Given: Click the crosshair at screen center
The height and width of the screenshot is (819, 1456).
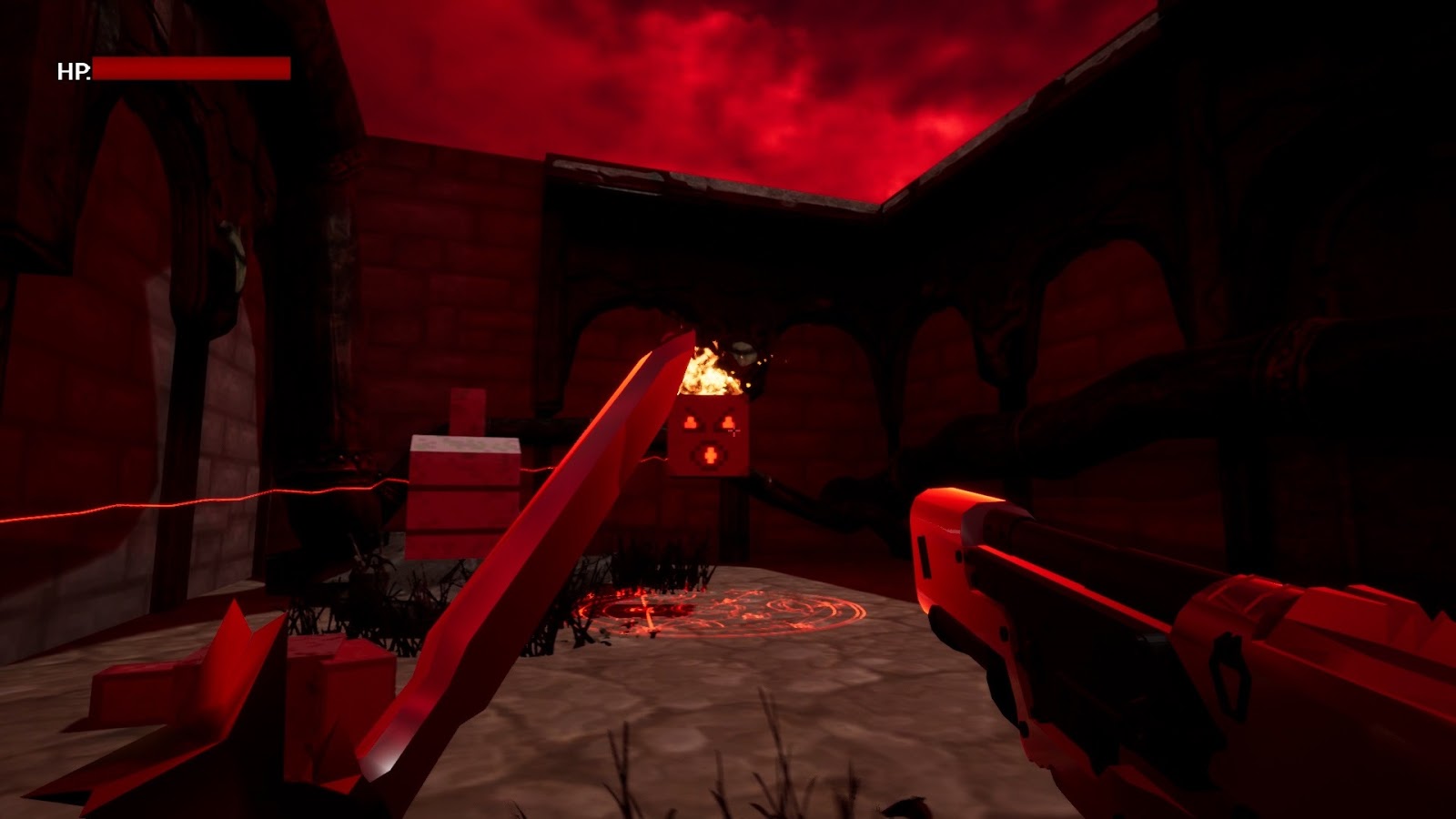Looking at the screenshot, I should 733,430.
